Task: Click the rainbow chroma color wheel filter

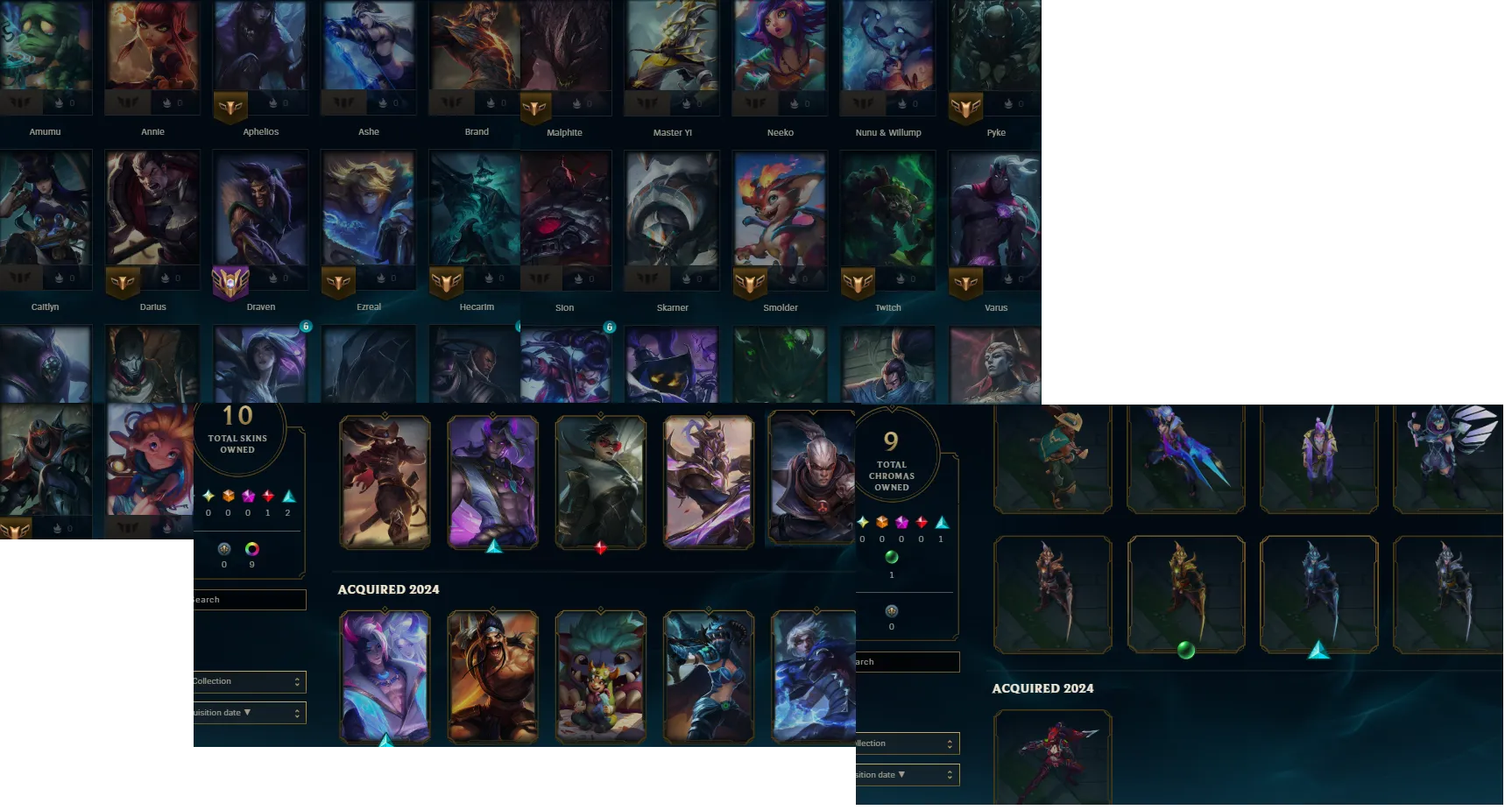Action: (x=252, y=550)
